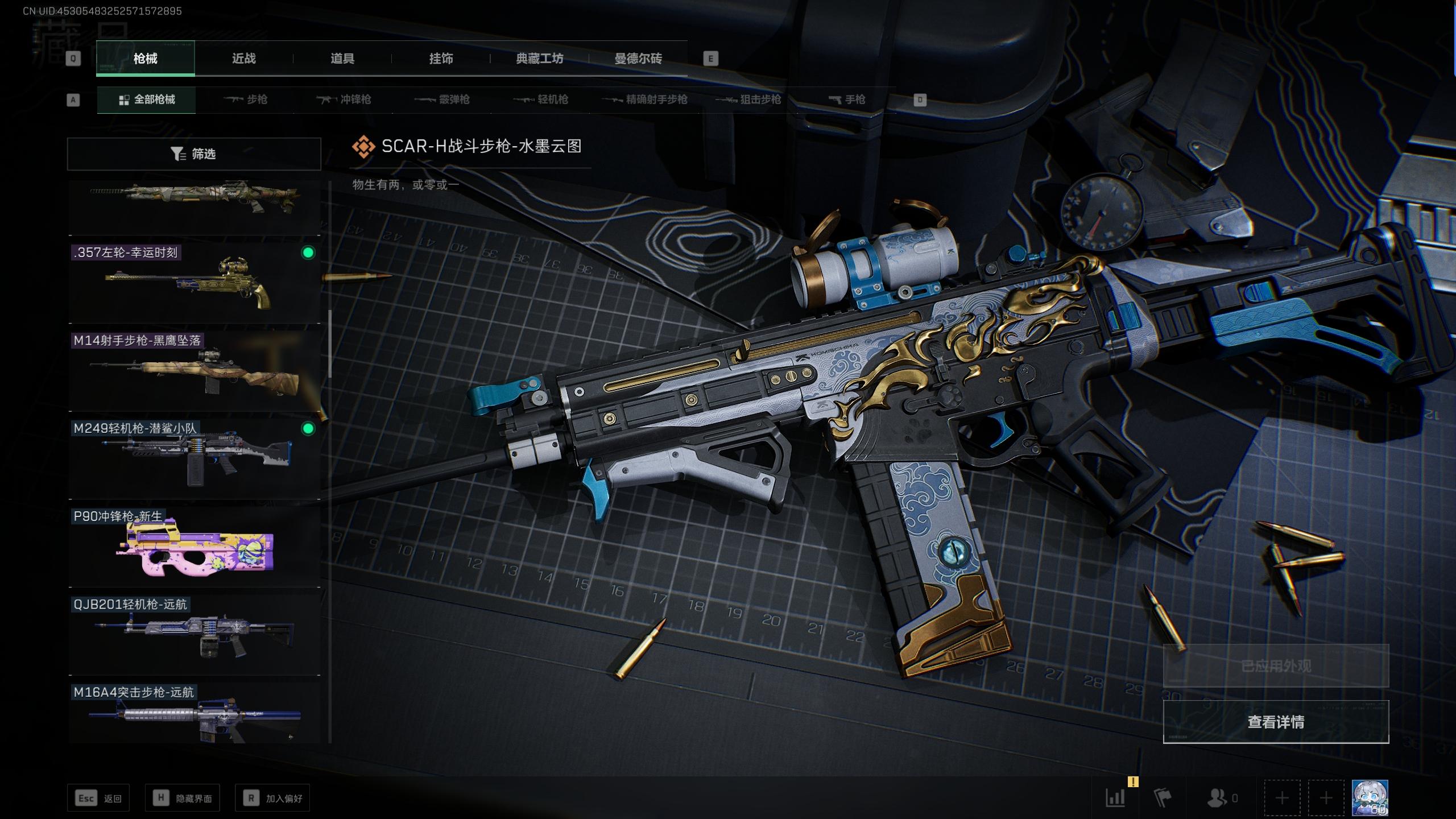Choose the QJB201轻机枪-远航 skin
The width and height of the screenshot is (1456, 819).
click(x=194, y=635)
